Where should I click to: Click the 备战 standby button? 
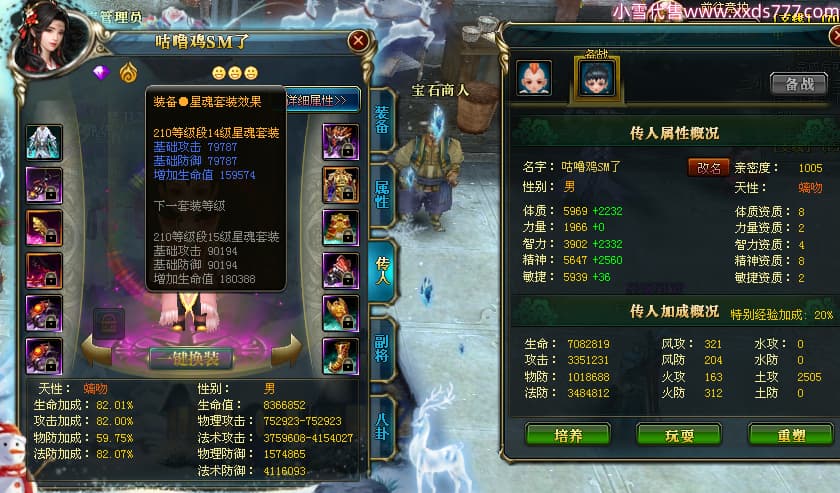point(798,83)
